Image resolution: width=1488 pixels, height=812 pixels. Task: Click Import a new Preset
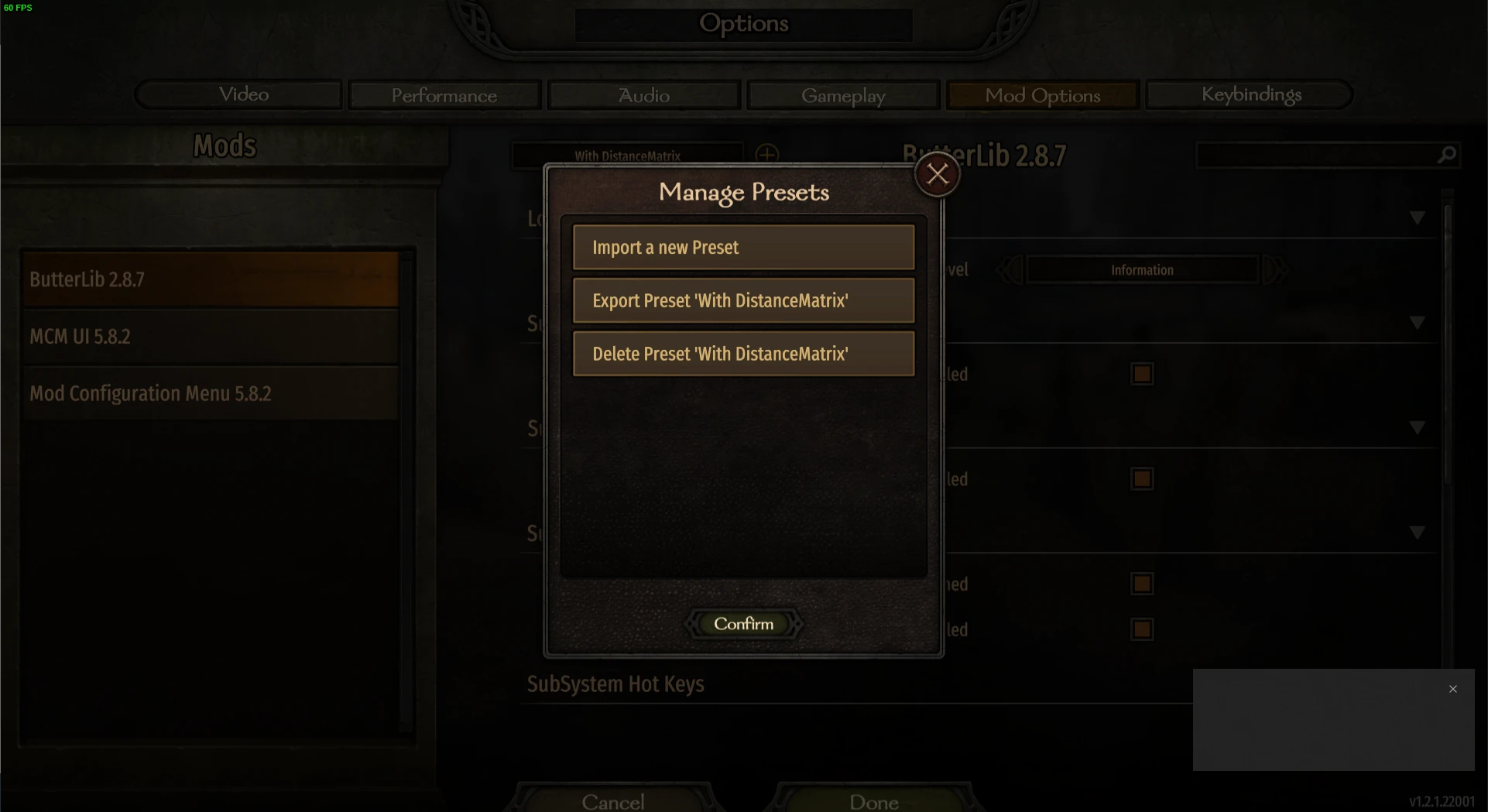point(742,247)
